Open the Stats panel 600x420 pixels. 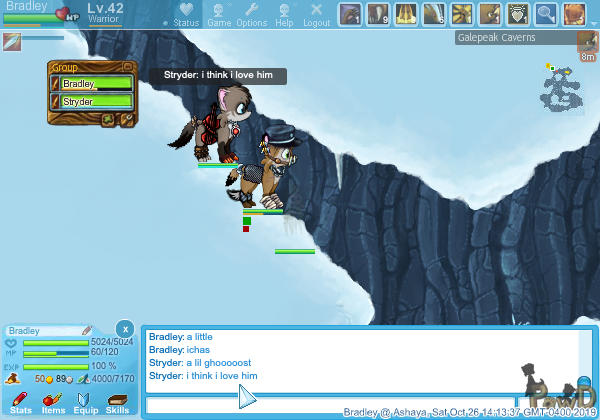click(21, 402)
